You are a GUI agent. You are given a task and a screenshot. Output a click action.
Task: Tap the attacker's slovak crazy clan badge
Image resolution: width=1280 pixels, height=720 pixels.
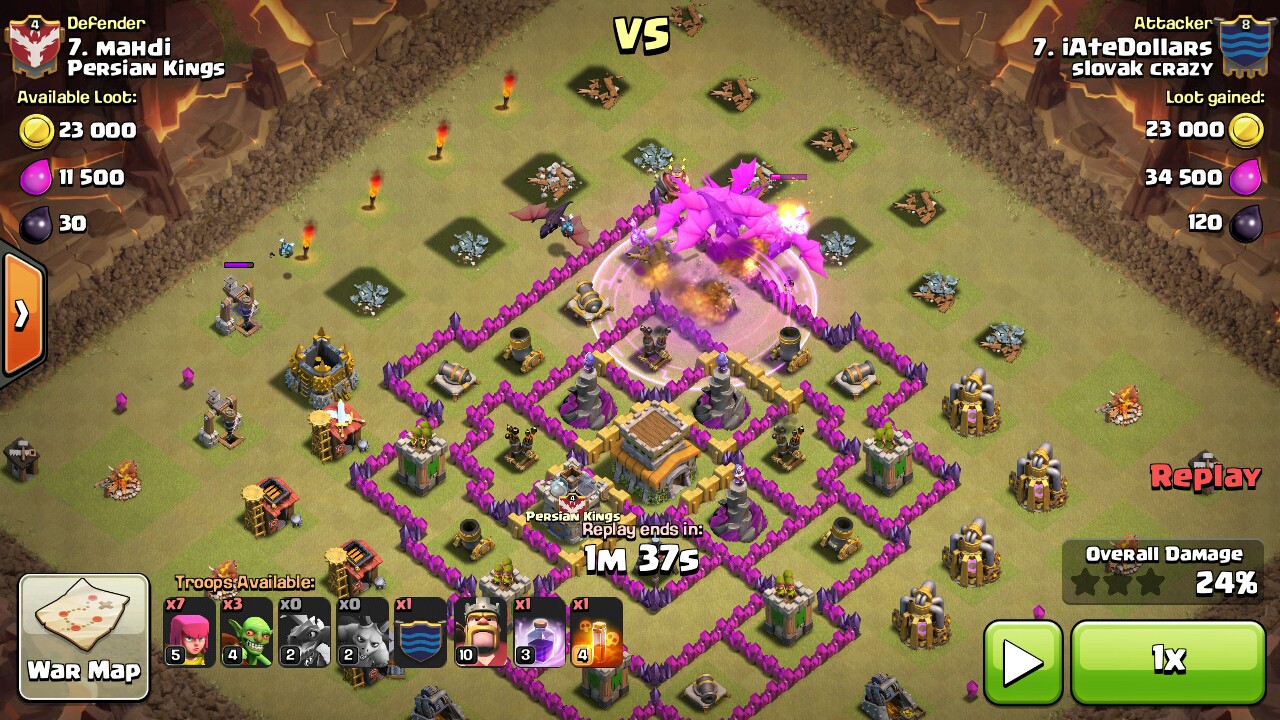tap(1245, 47)
